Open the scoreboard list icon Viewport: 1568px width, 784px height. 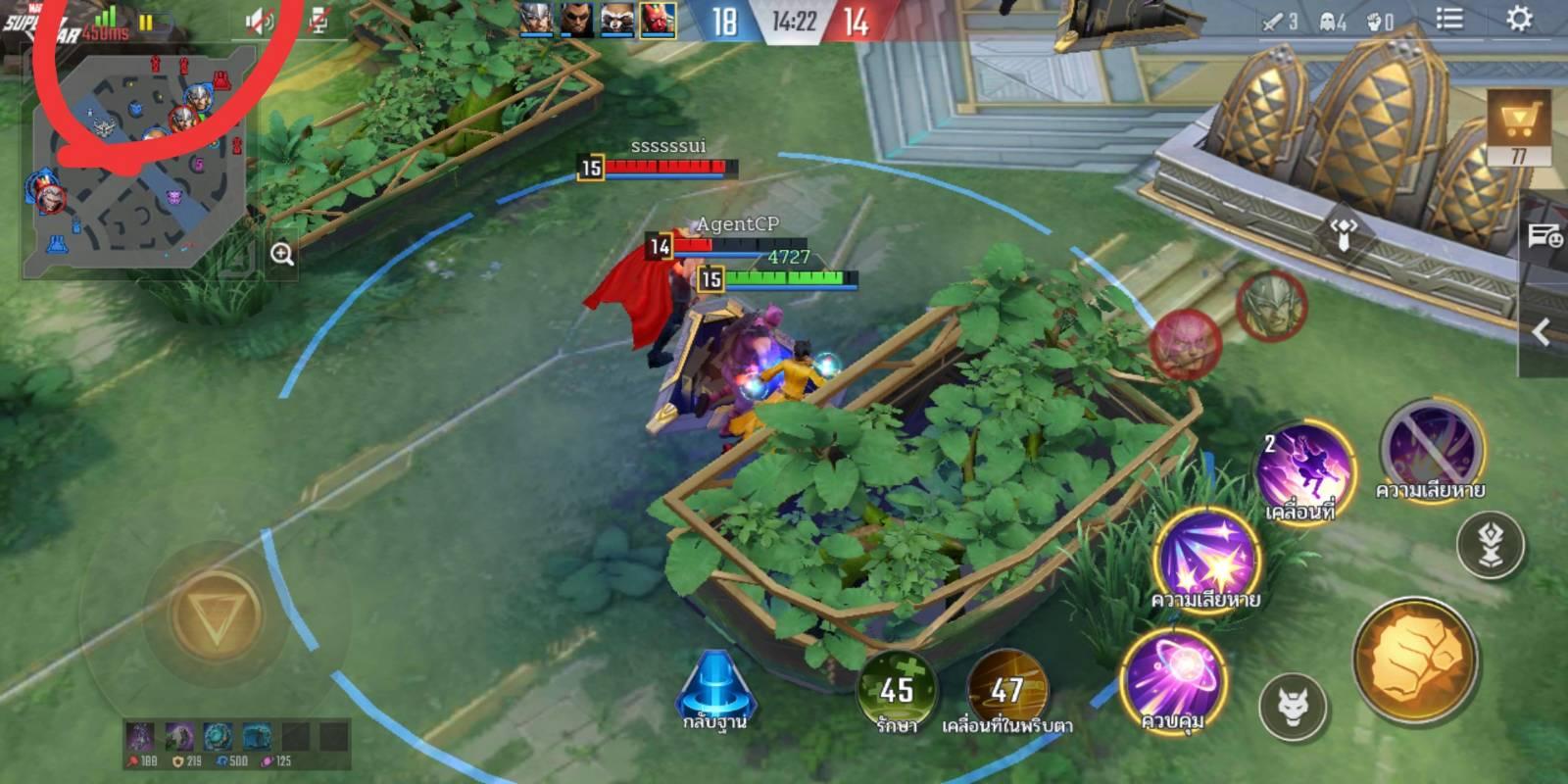coord(1449,20)
